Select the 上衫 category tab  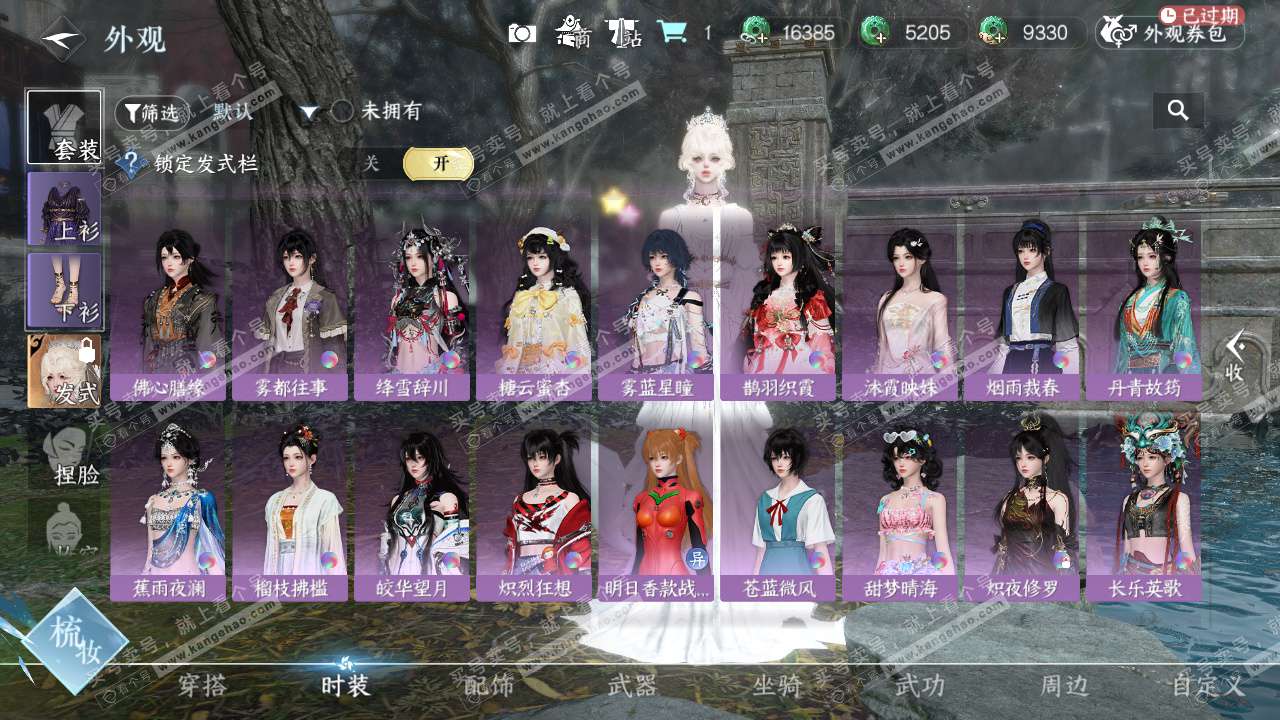click(x=64, y=209)
